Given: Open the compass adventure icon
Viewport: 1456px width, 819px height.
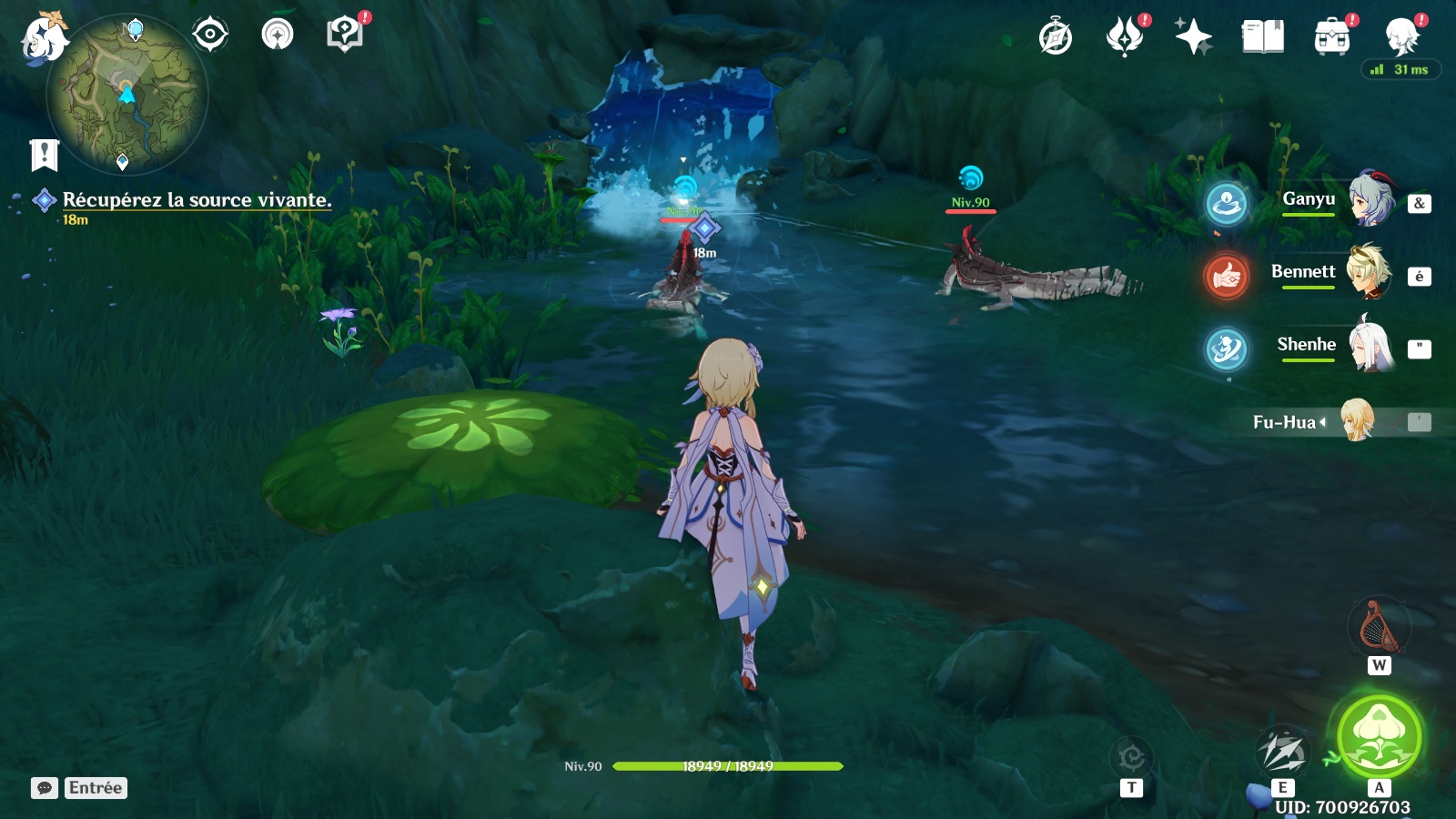Looking at the screenshot, I should (1056, 37).
